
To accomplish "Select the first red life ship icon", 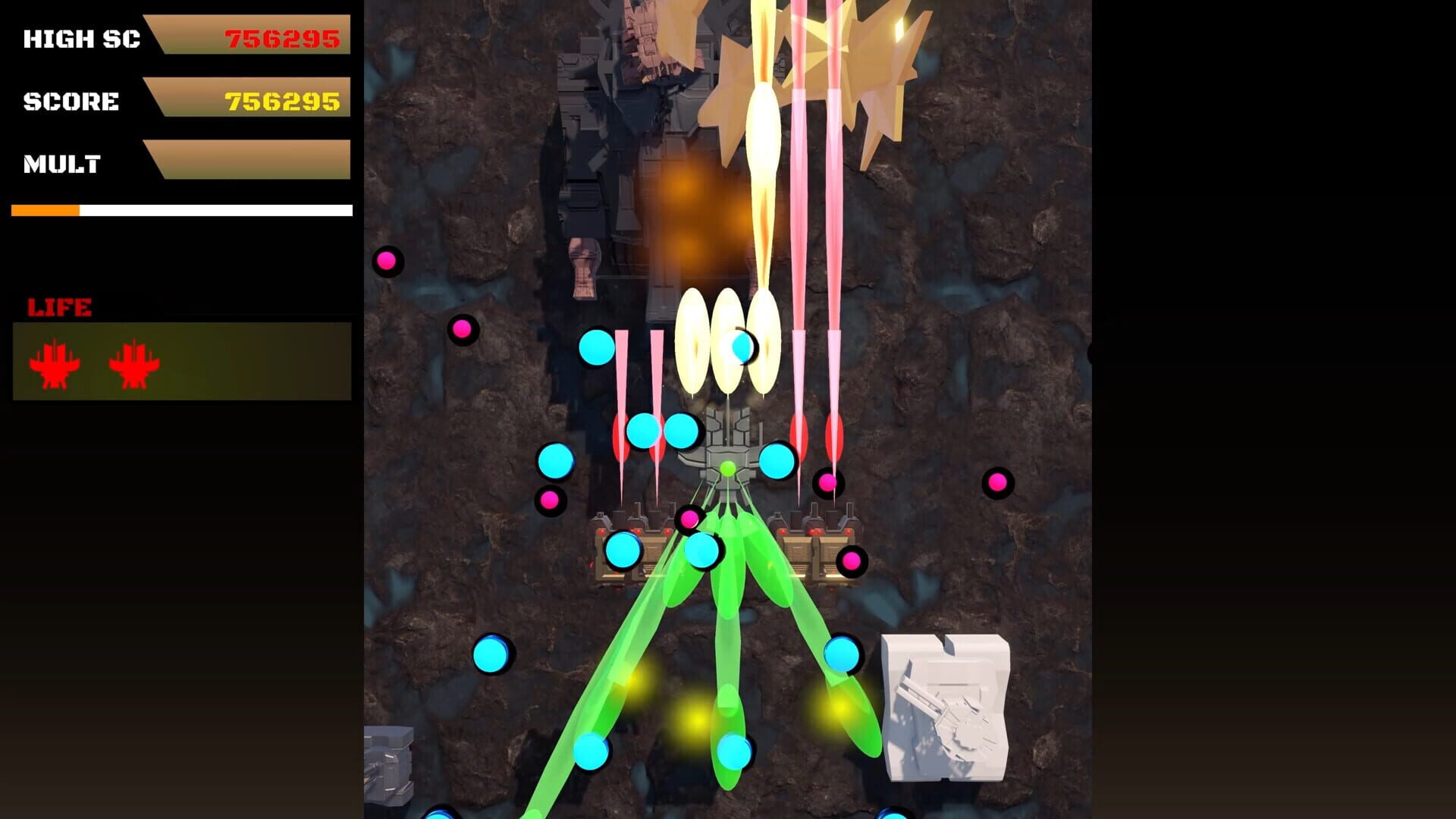I will pyautogui.click(x=55, y=364).
